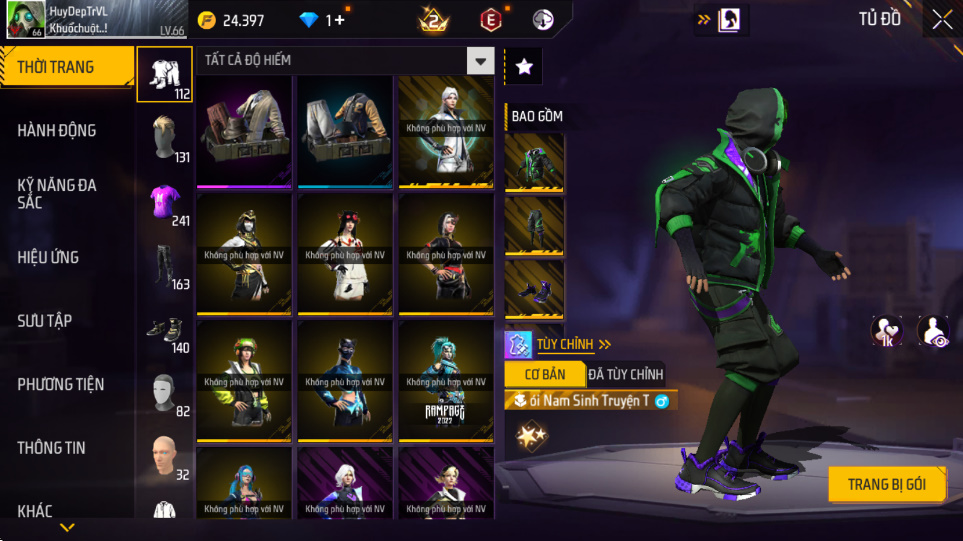Select the pink shirt subcategory icon

point(165,202)
